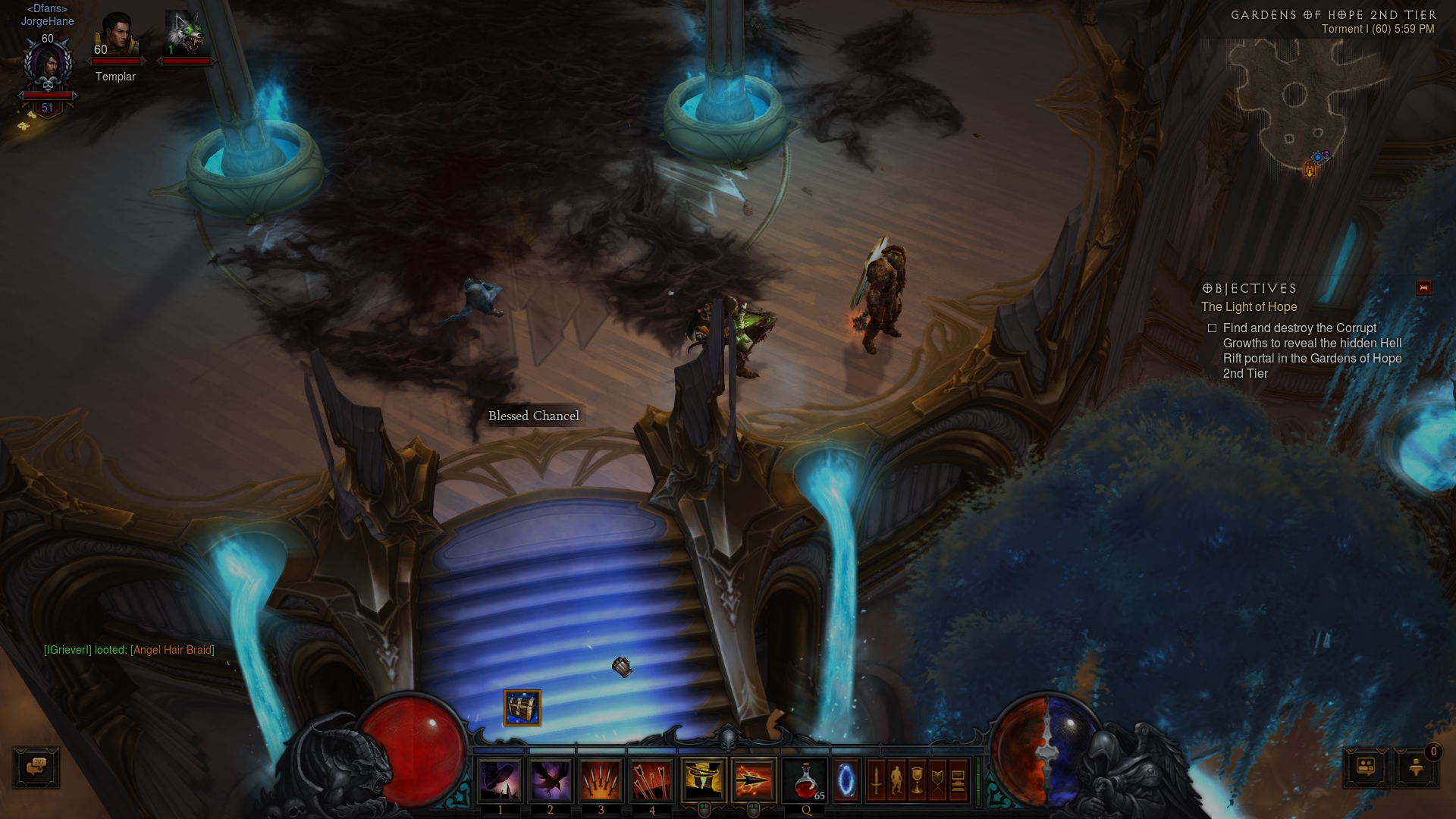
Task: Trigger the rain of arrows skill
Action: 651,780
